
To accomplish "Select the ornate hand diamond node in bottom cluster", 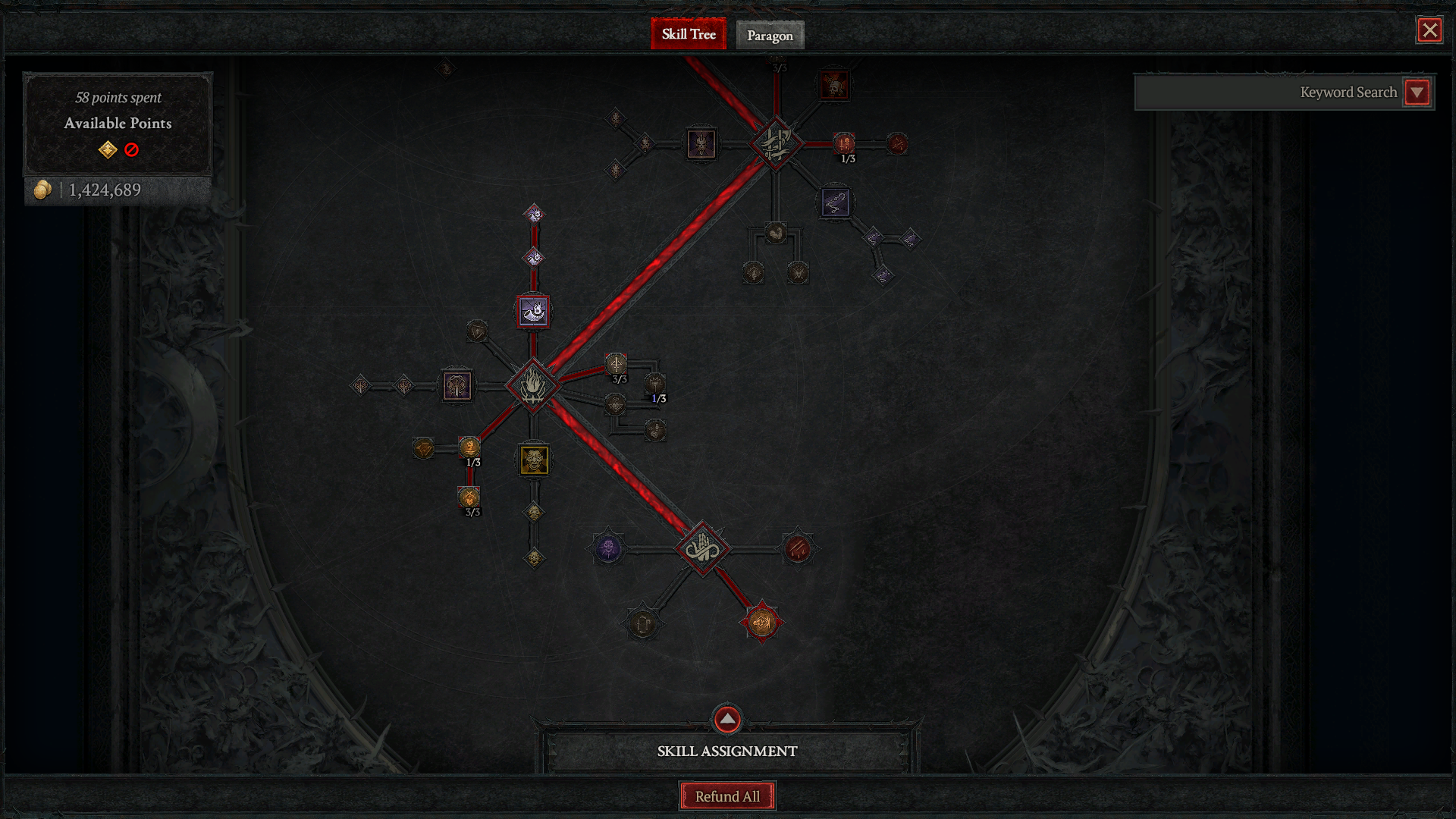I will click(x=704, y=549).
